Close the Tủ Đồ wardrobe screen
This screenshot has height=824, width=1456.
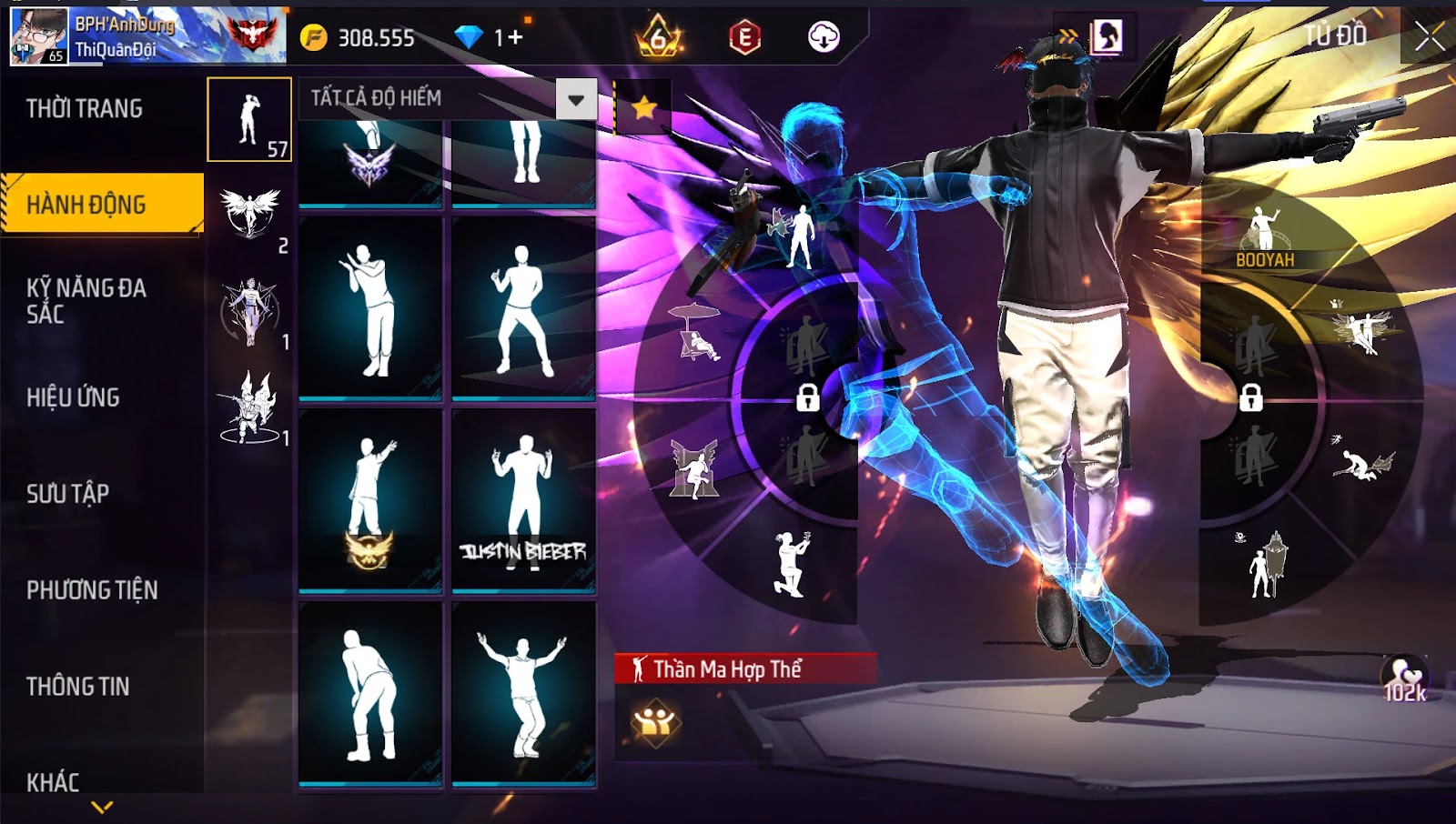click(x=1429, y=36)
